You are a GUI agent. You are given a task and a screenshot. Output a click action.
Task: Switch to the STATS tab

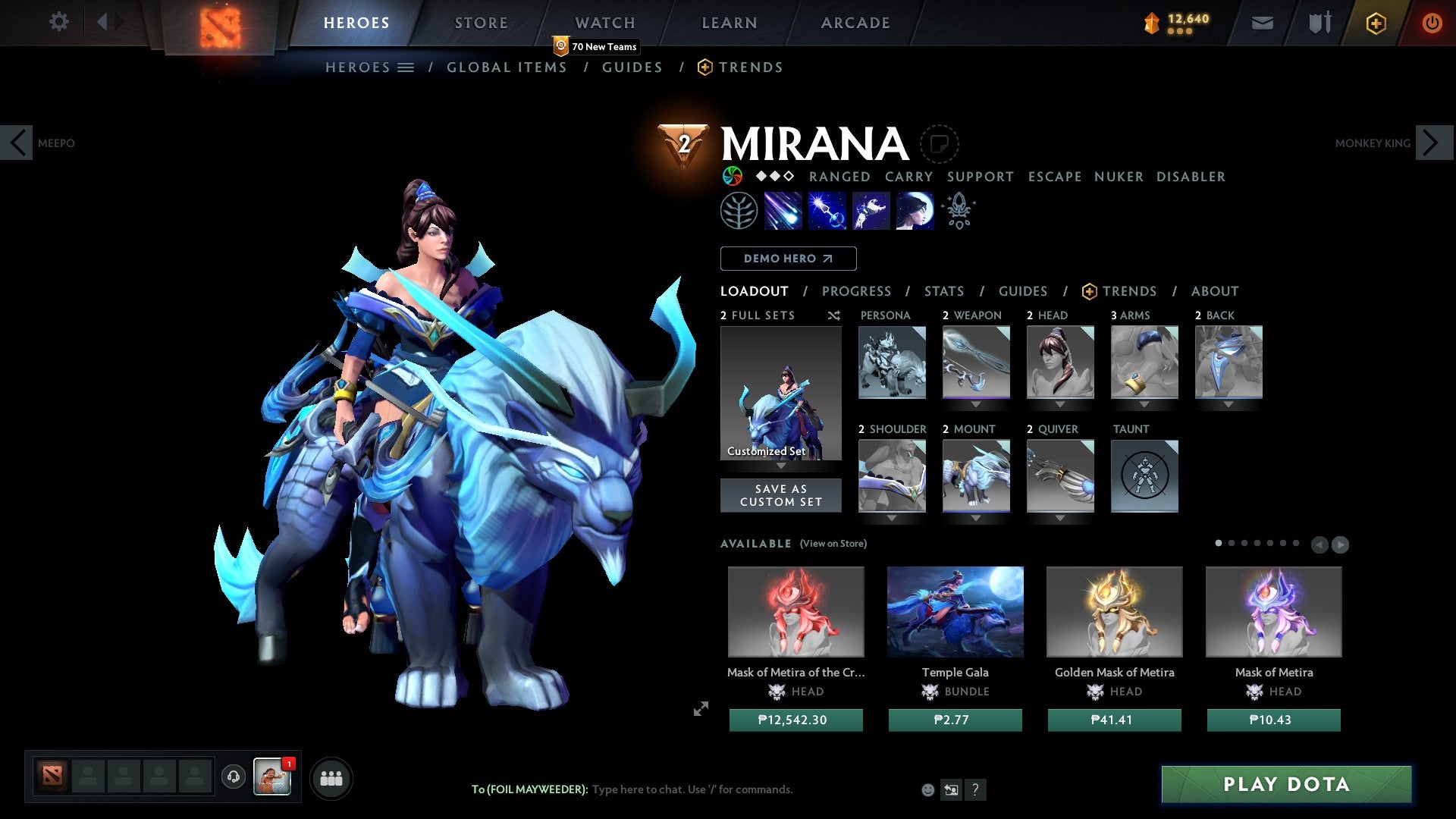(943, 290)
